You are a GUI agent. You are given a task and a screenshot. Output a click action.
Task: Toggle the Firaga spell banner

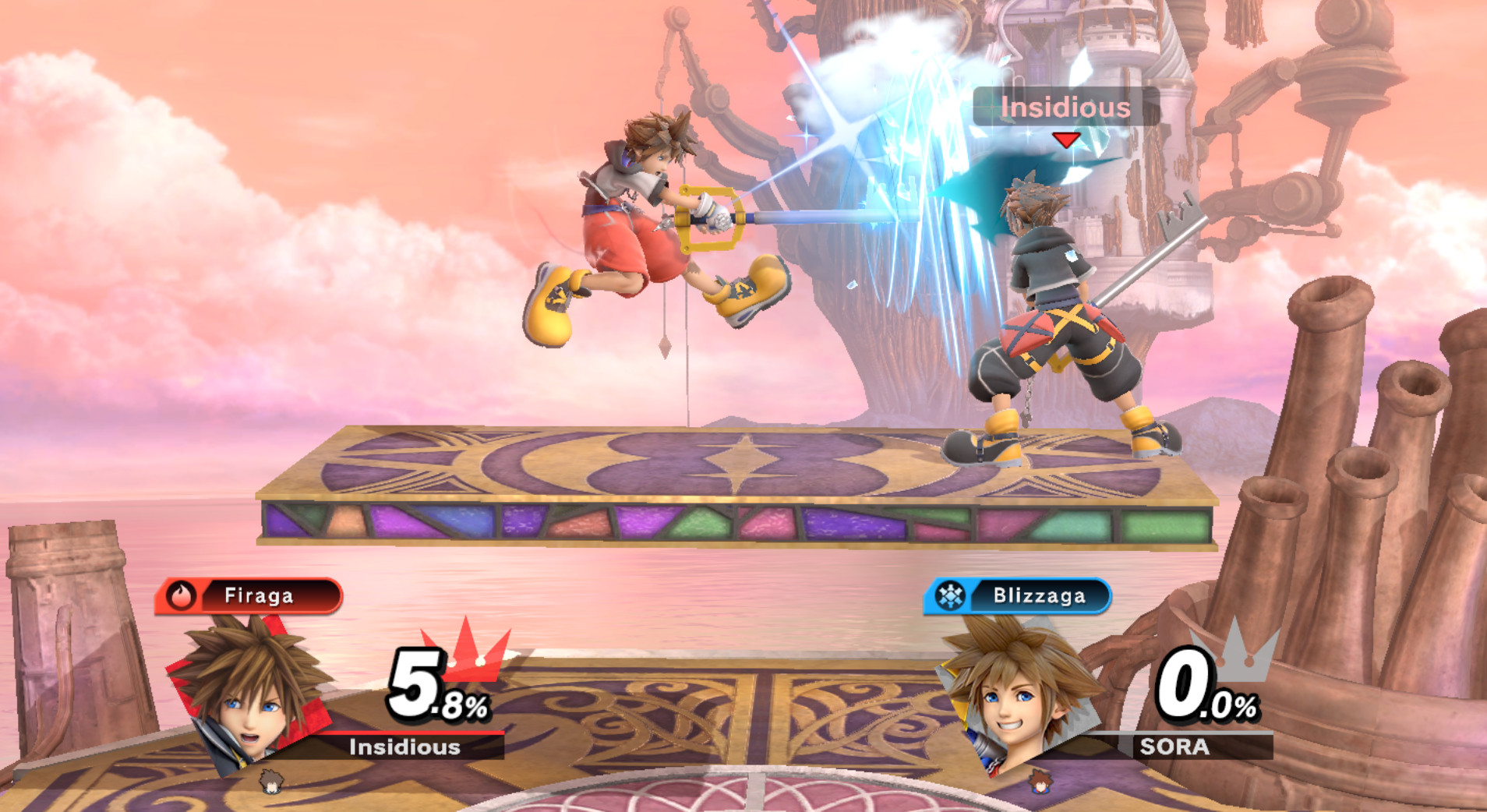pyautogui.click(x=249, y=595)
